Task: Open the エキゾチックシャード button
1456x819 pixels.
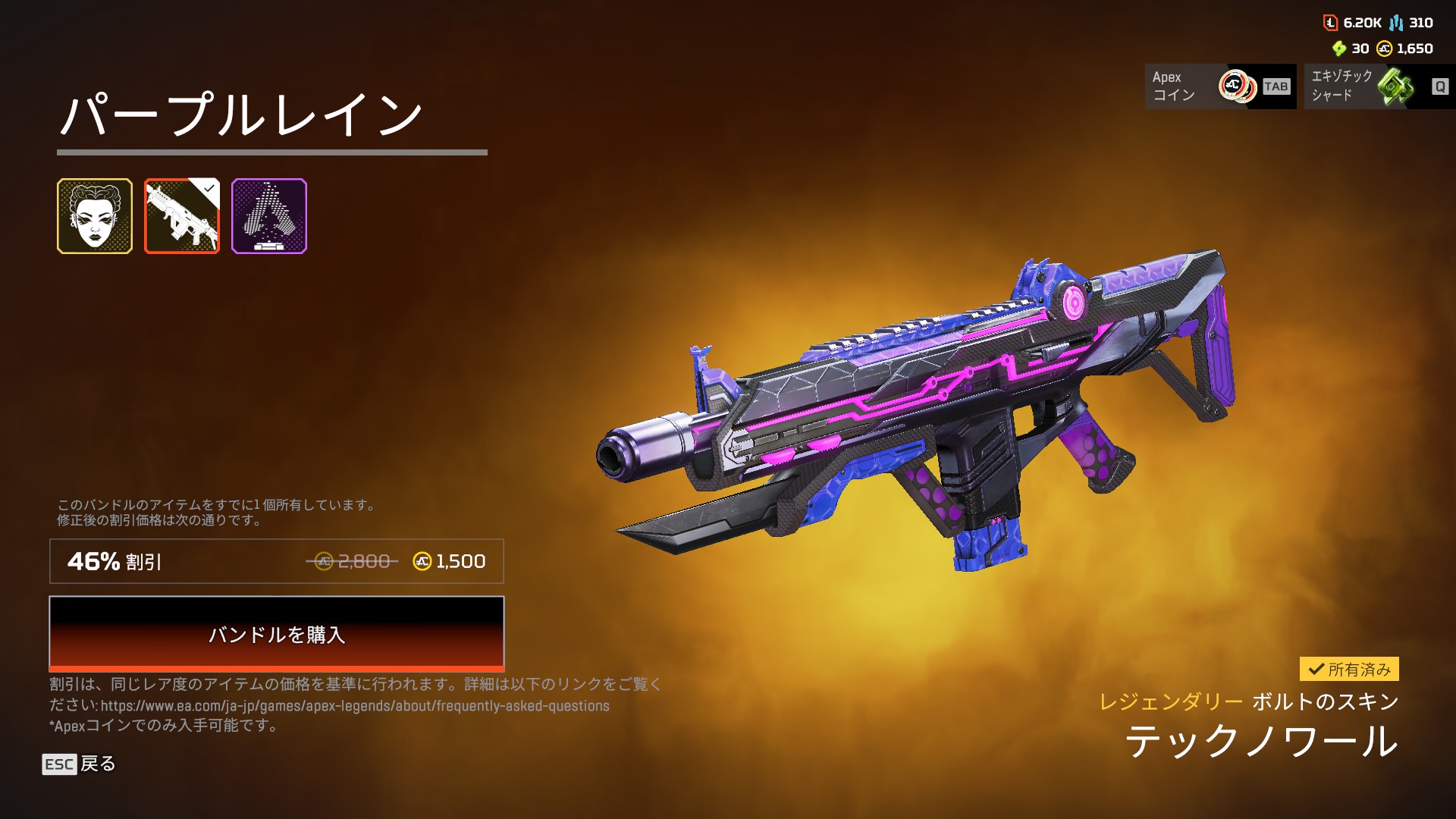Action: pos(1379,86)
